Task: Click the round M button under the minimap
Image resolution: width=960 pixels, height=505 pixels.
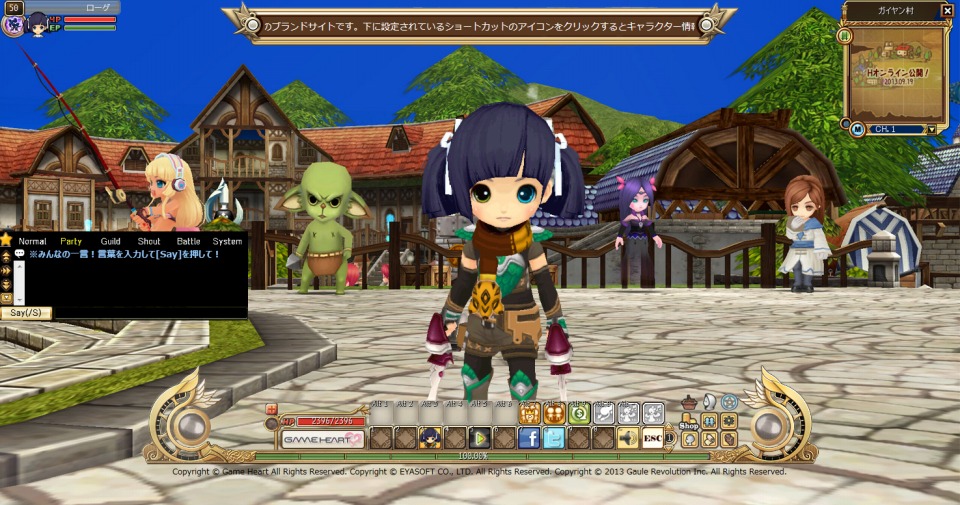Action: tap(858, 128)
